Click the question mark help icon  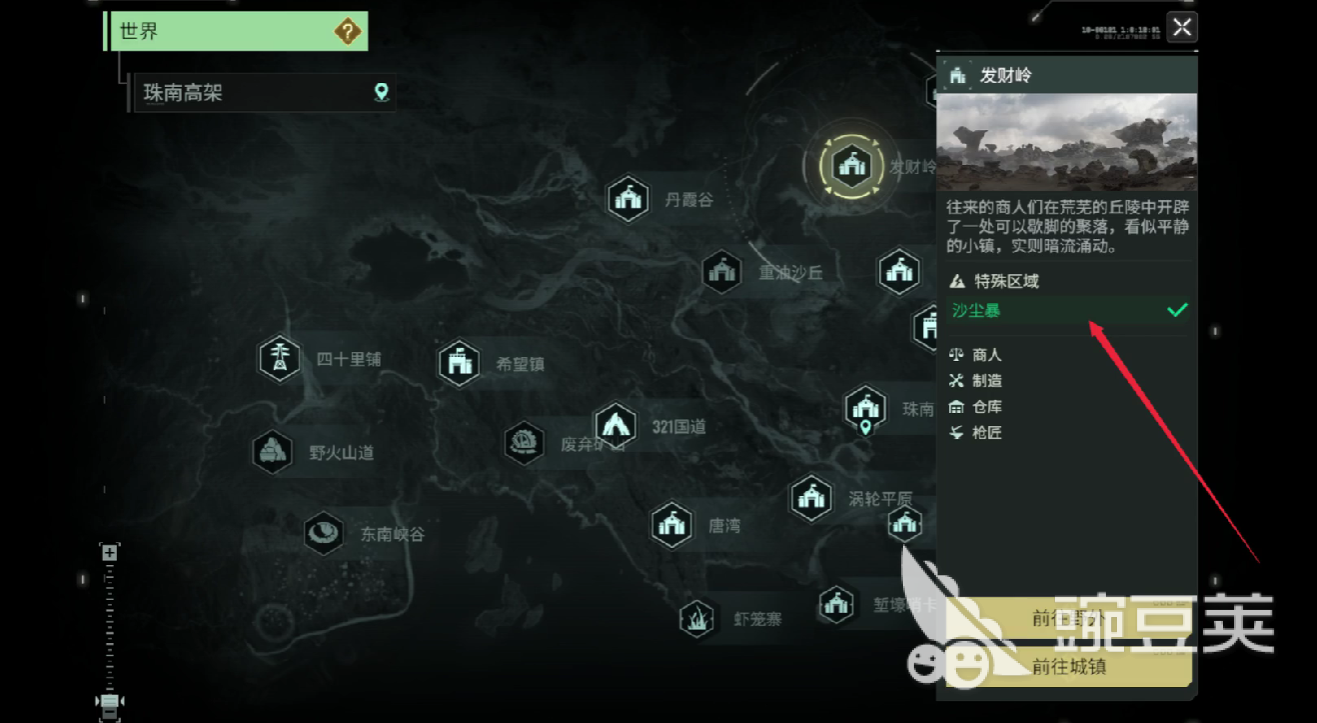tap(347, 32)
